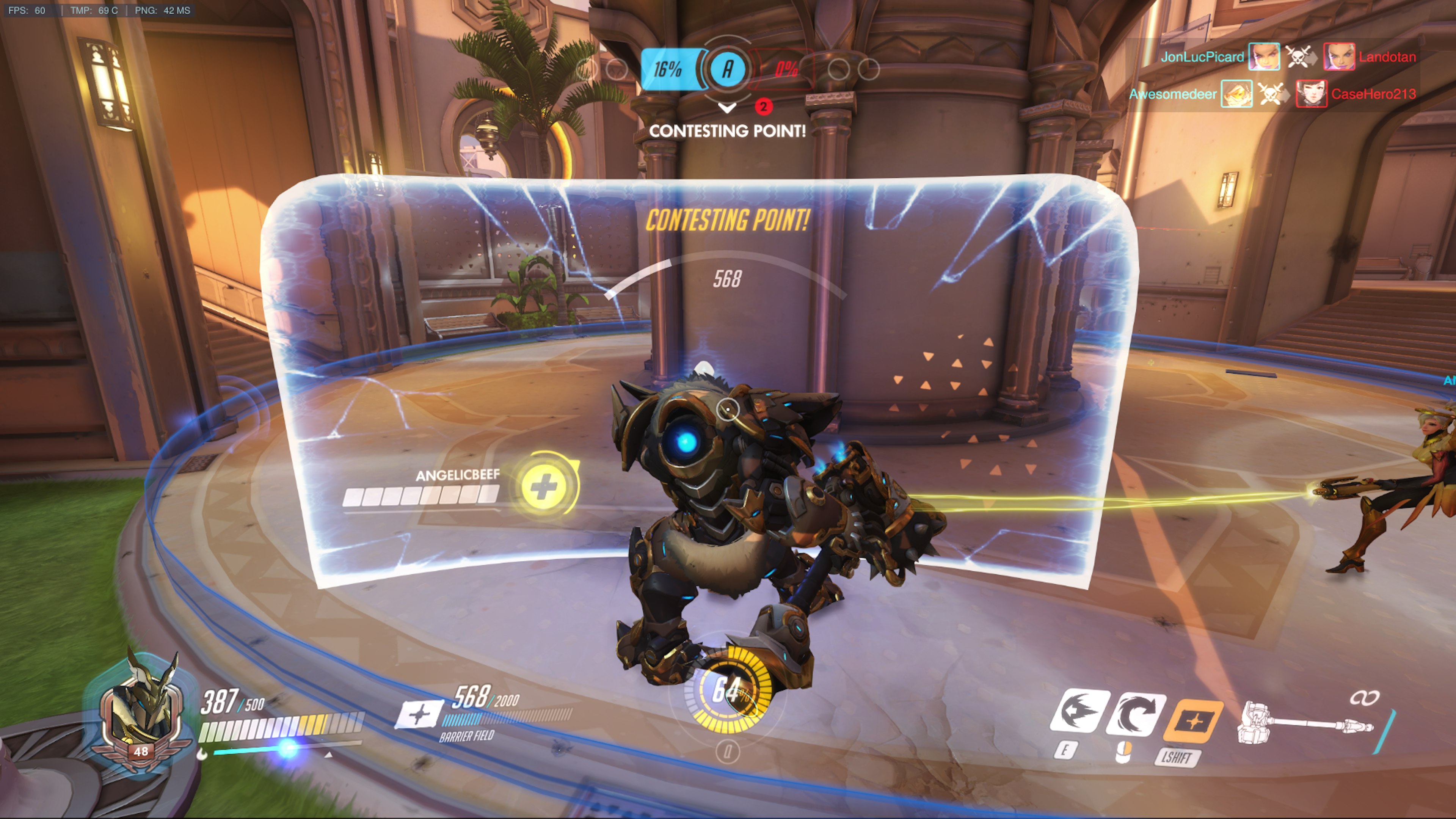
Task: Click the blue 16% capture progress bar
Action: (670, 68)
